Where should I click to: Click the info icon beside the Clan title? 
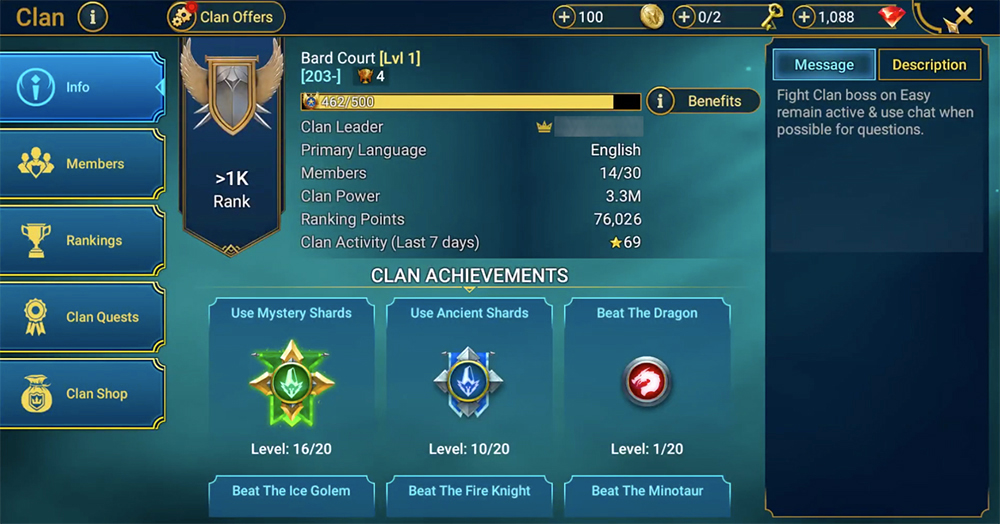coord(92,17)
